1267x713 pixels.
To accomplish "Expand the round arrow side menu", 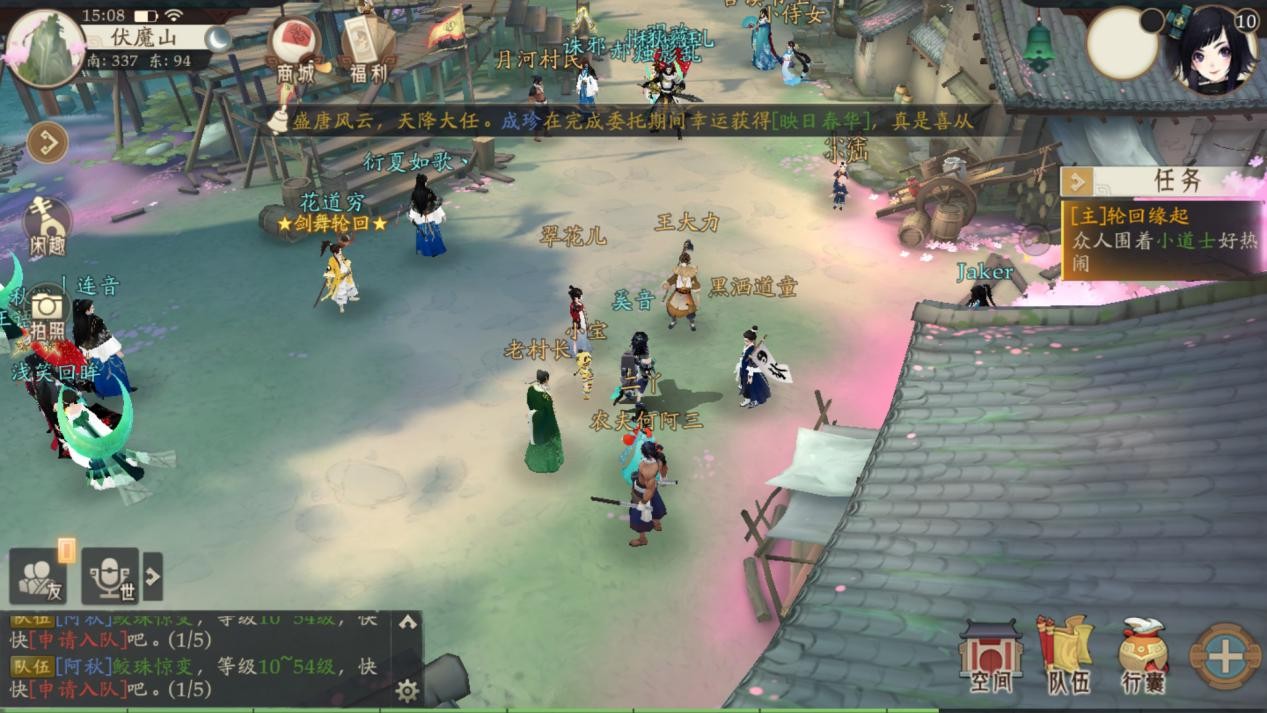I will [47, 143].
